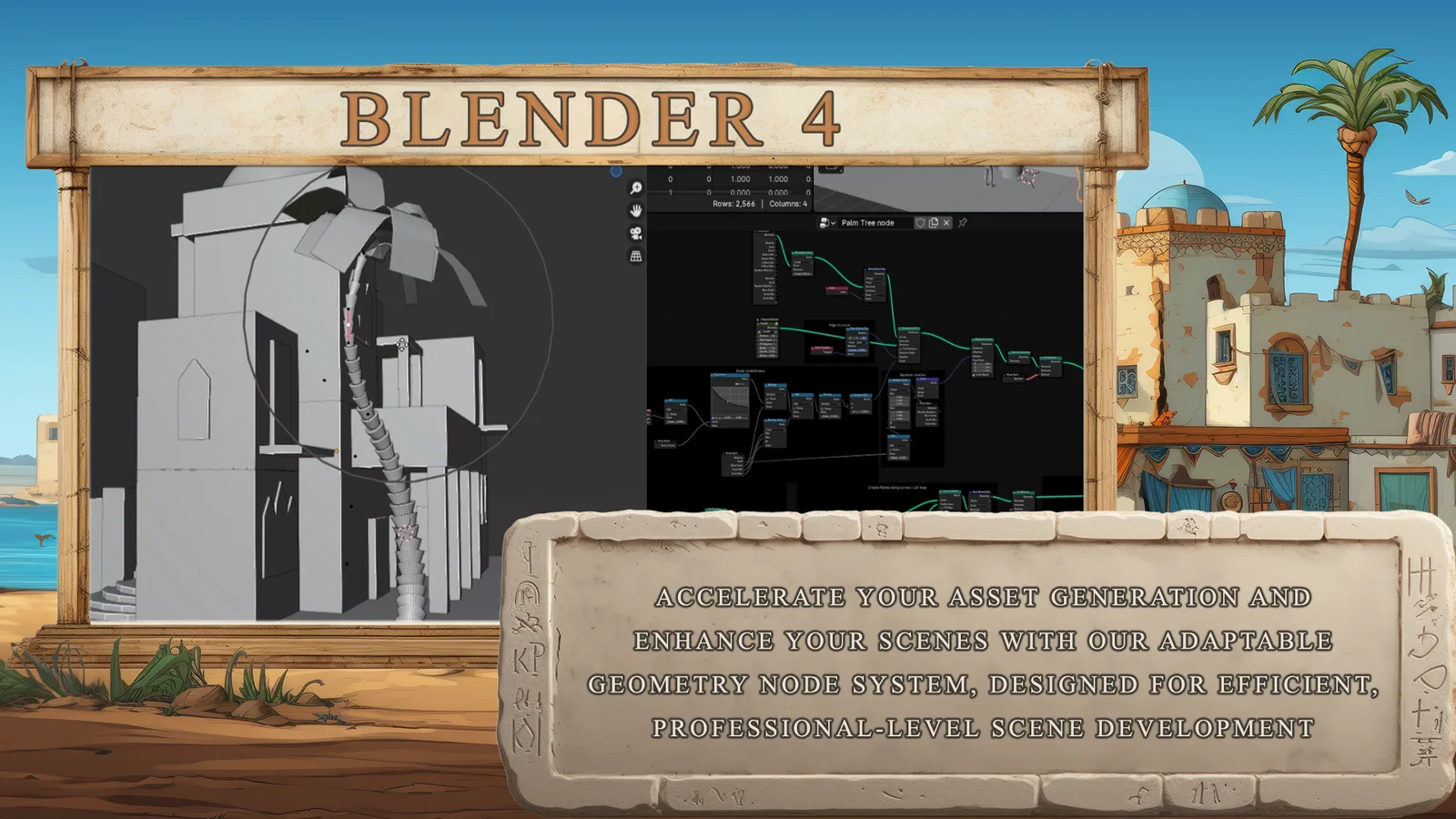Click the X icon to unlink the Palm Tree node tree
Screen dimensions: 1456x819
pos(945,223)
